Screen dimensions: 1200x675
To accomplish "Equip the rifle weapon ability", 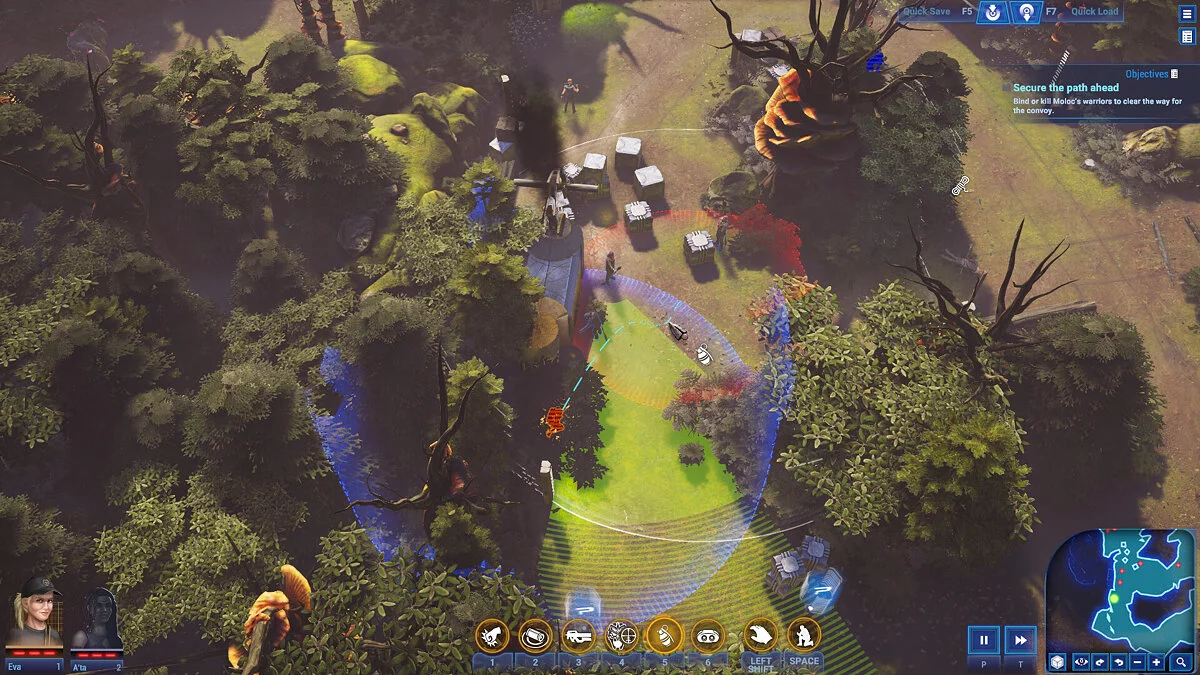I will [578, 634].
